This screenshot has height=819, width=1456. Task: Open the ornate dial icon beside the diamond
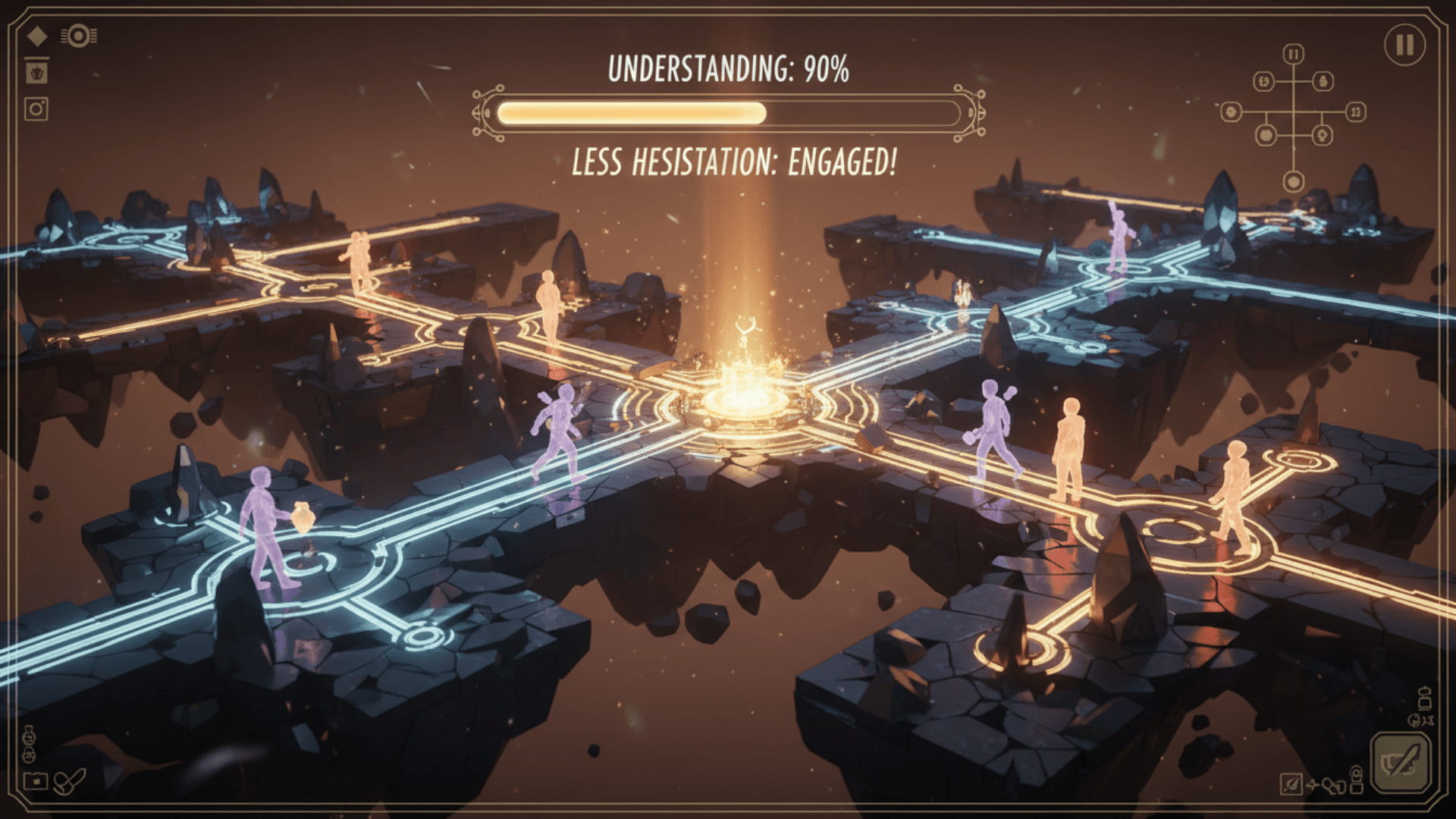pos(78,35)
